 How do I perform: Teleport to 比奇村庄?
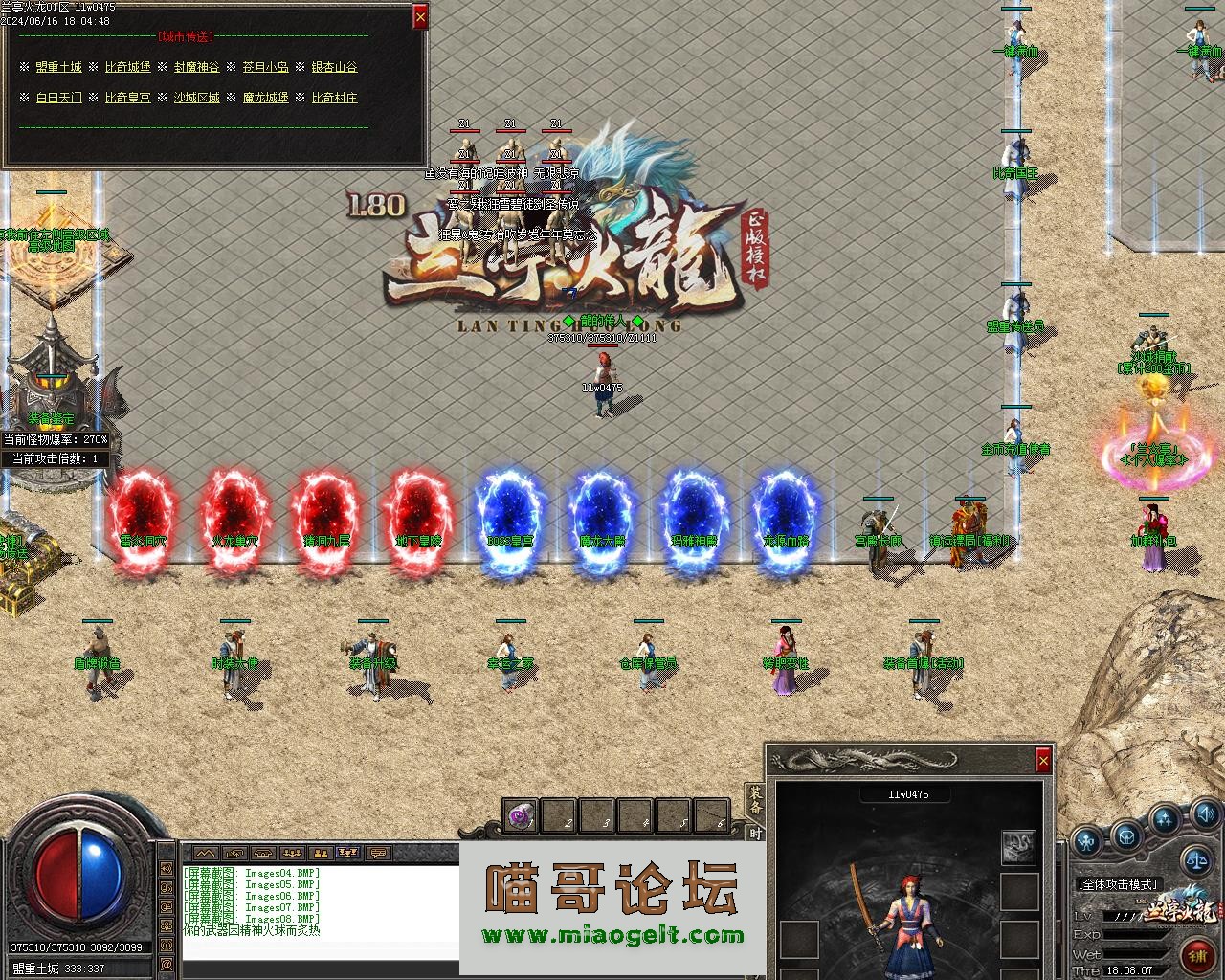pyautogui.click(x=334, y=98)
